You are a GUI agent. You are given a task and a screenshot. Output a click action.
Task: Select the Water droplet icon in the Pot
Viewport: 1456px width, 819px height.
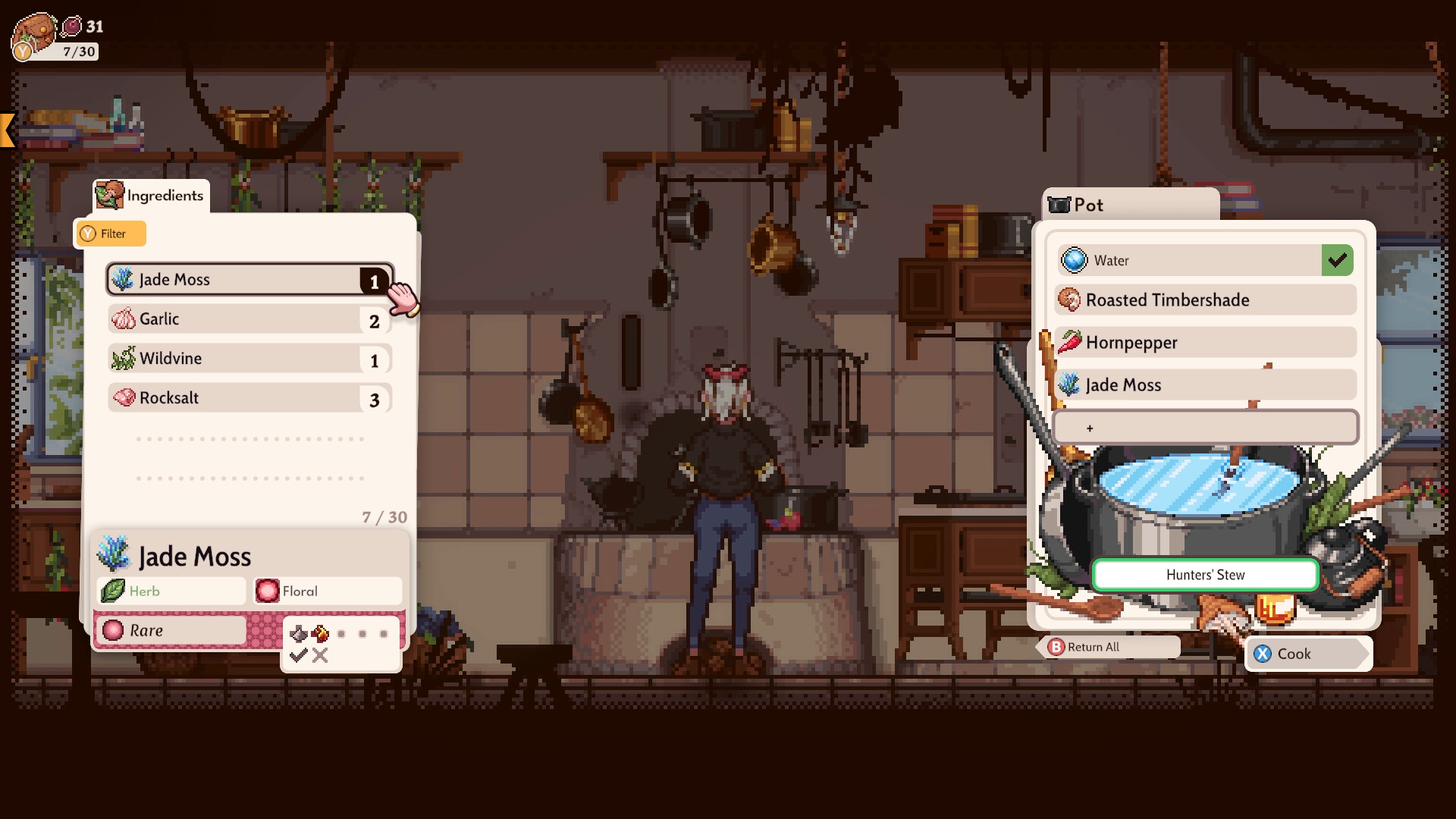pos(1075,260)
